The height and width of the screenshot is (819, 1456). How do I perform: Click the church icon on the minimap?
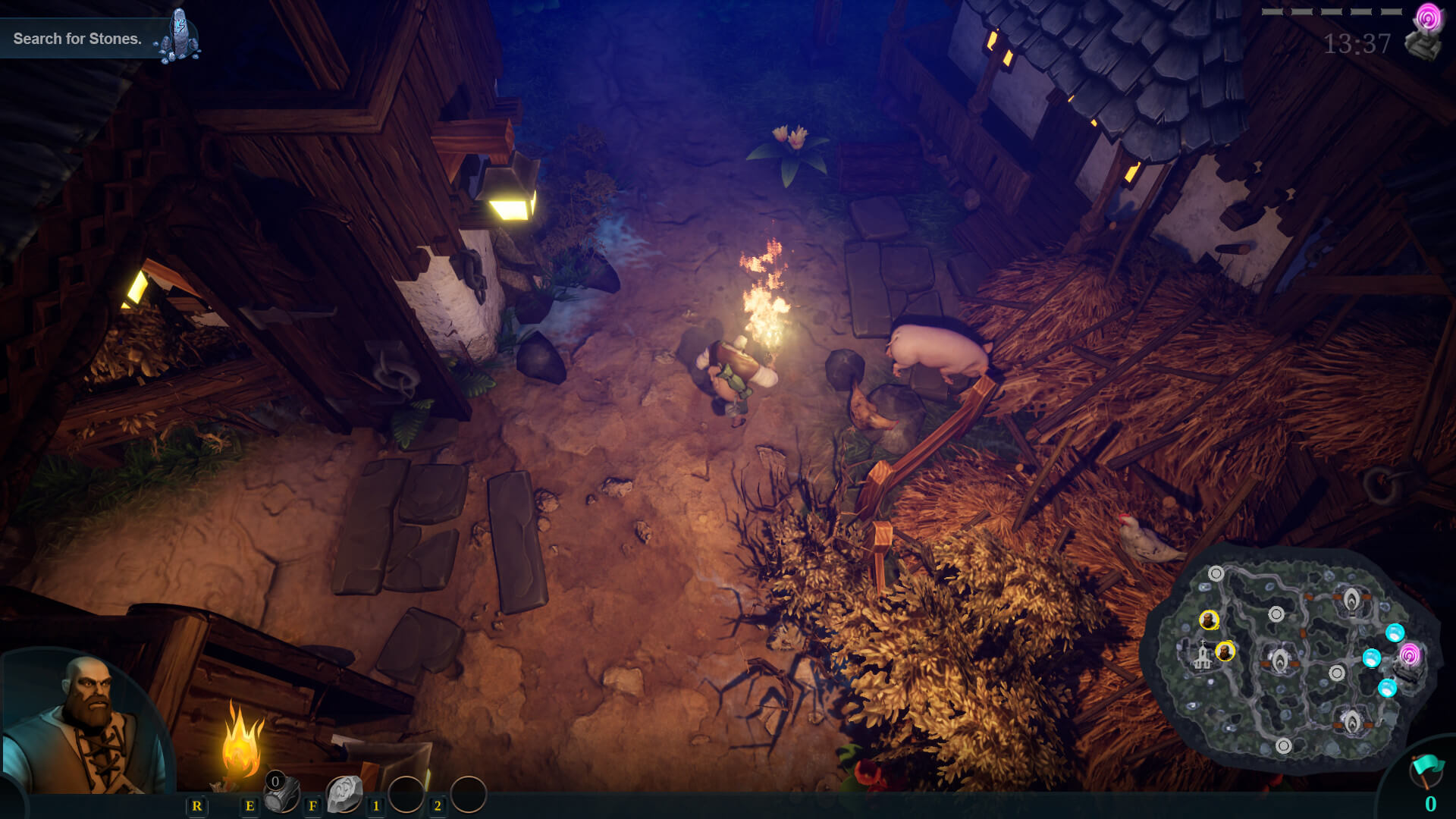click(1202, 657)
